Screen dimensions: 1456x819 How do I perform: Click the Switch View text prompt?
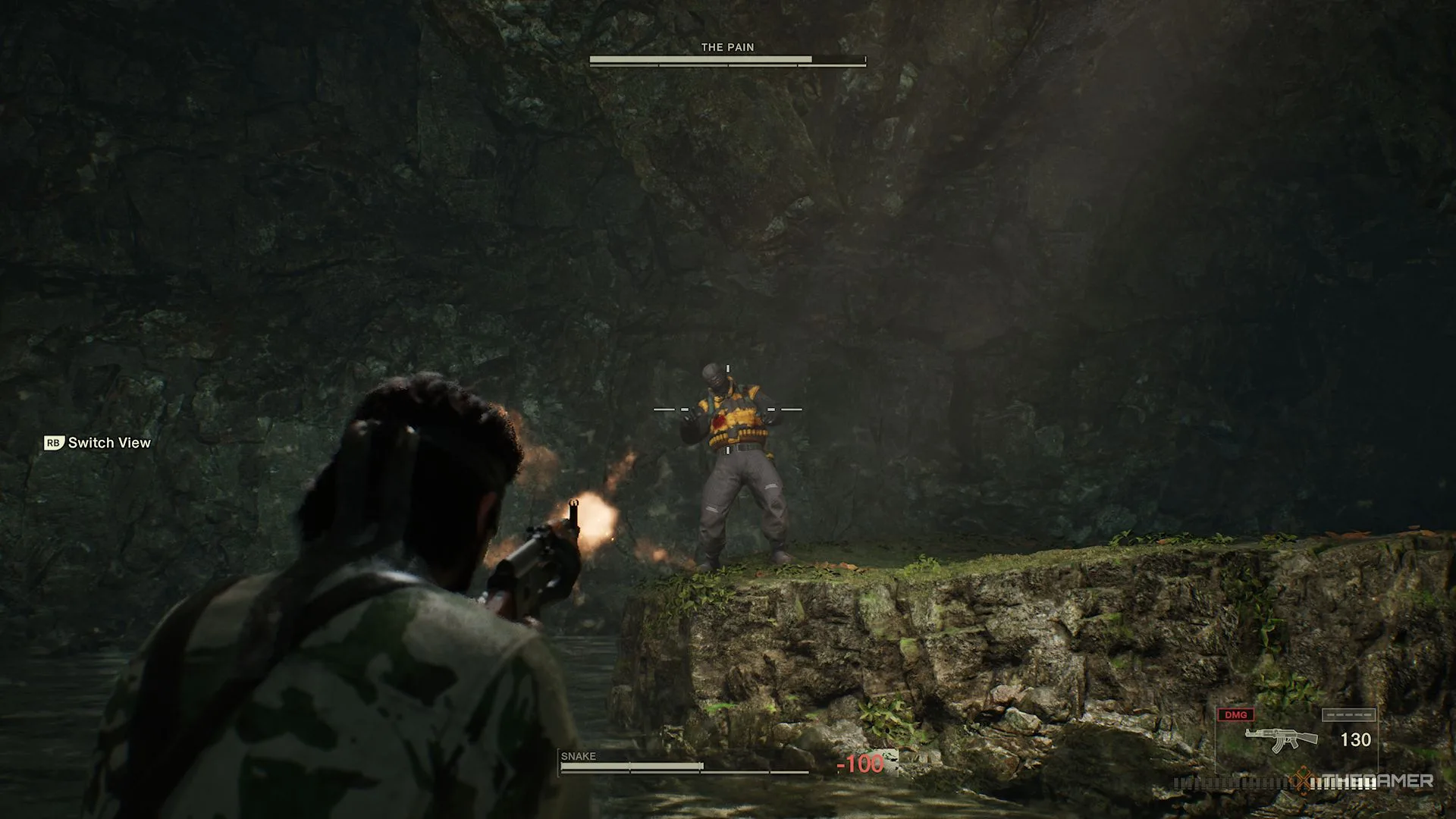tap(109, 442)
